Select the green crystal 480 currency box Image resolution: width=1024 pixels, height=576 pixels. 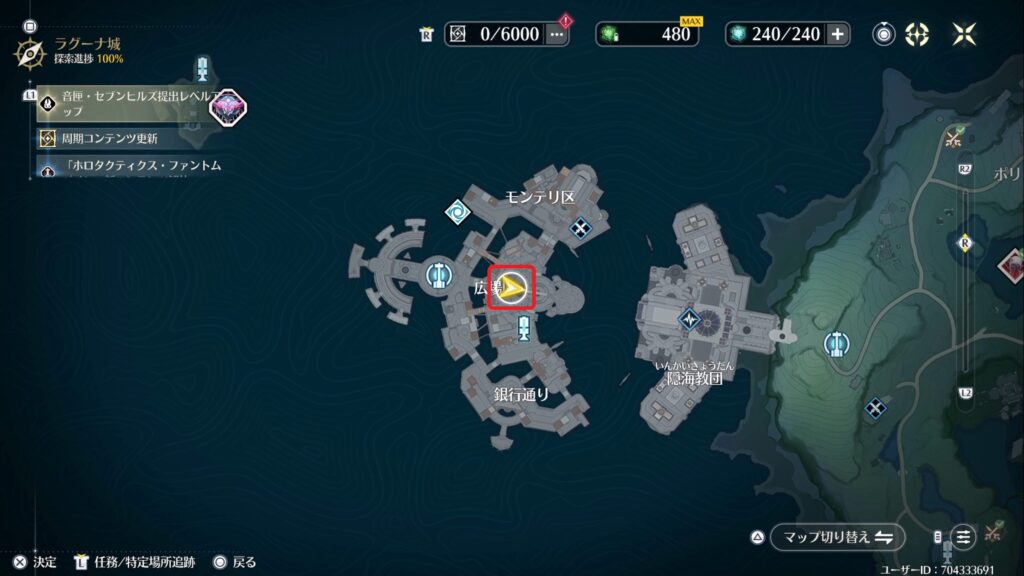[x=647, y=34]
